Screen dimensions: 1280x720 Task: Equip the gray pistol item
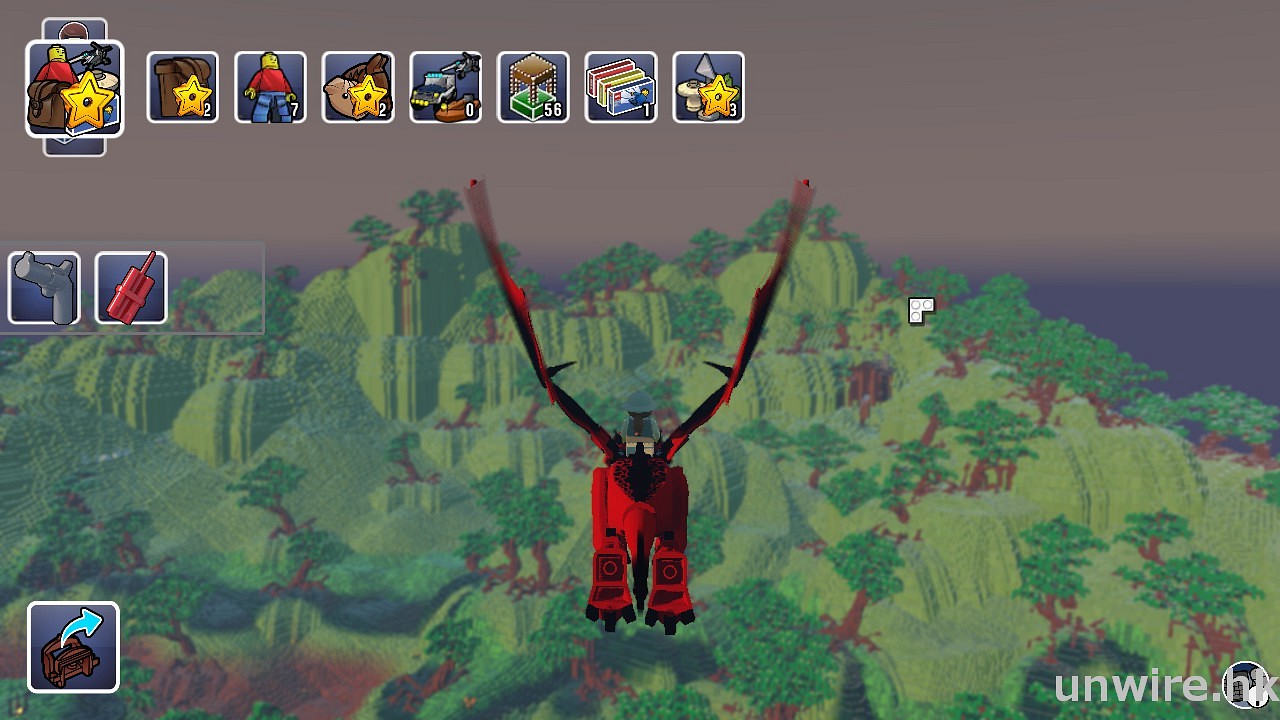[44, 288]
